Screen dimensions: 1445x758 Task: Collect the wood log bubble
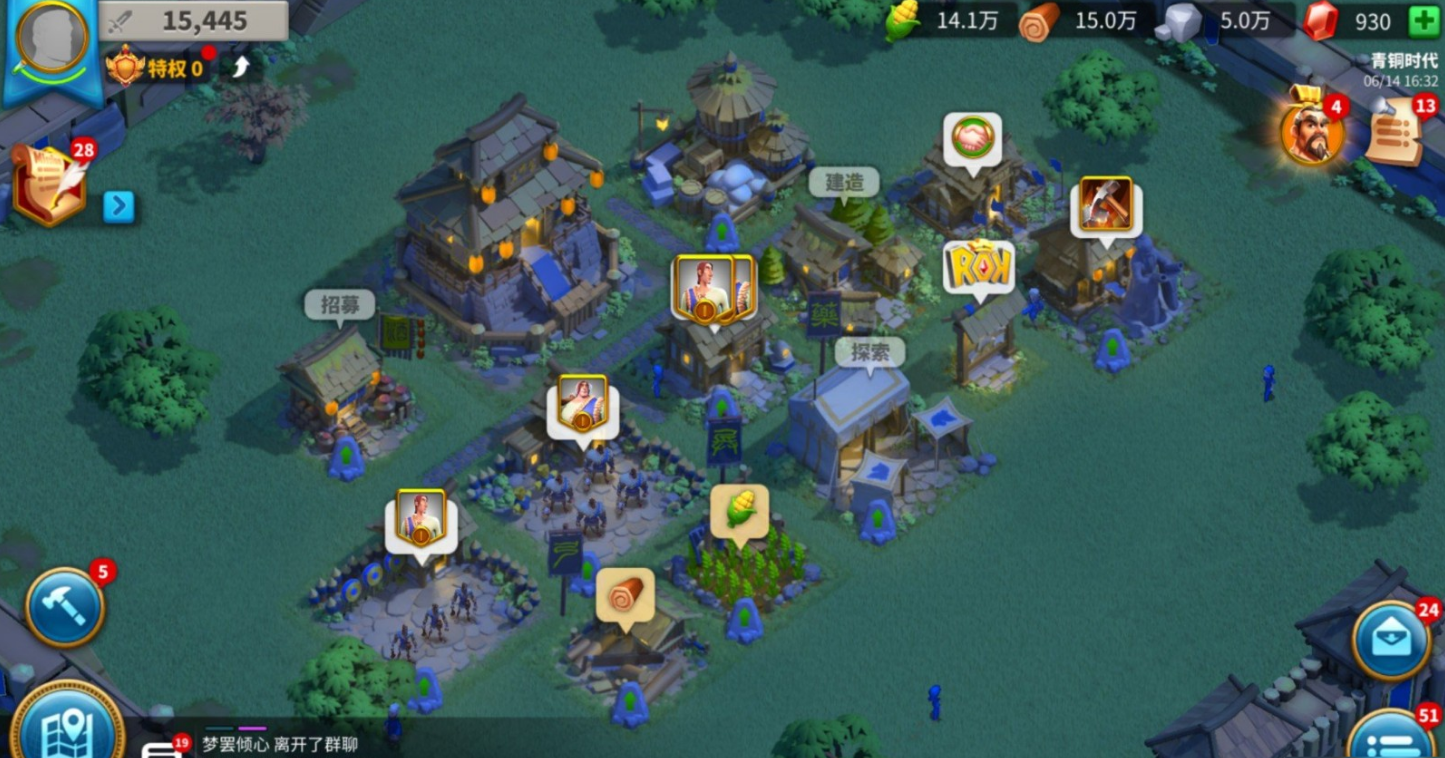click(x=626, y=595)
